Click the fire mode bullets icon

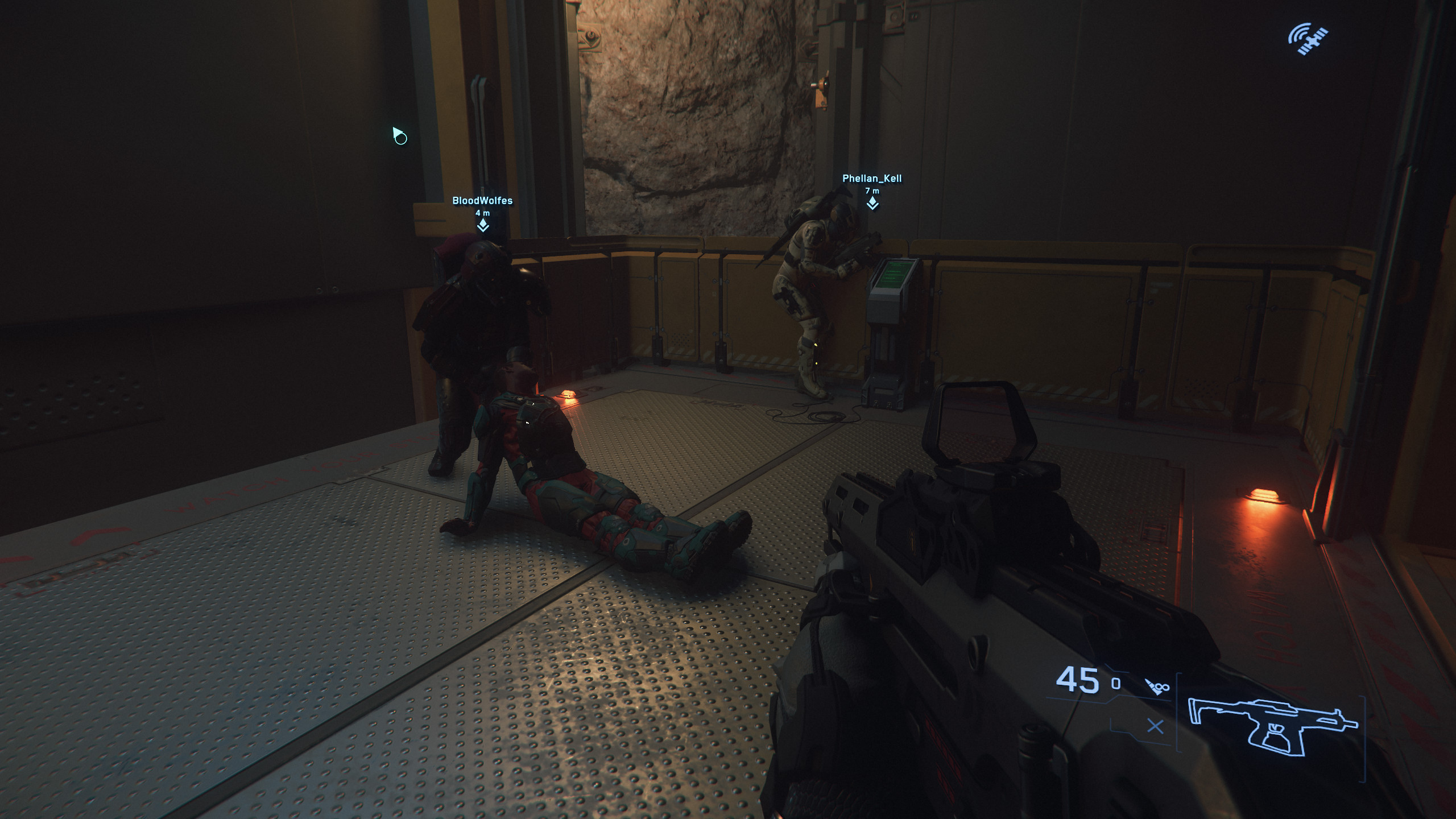1157,686
